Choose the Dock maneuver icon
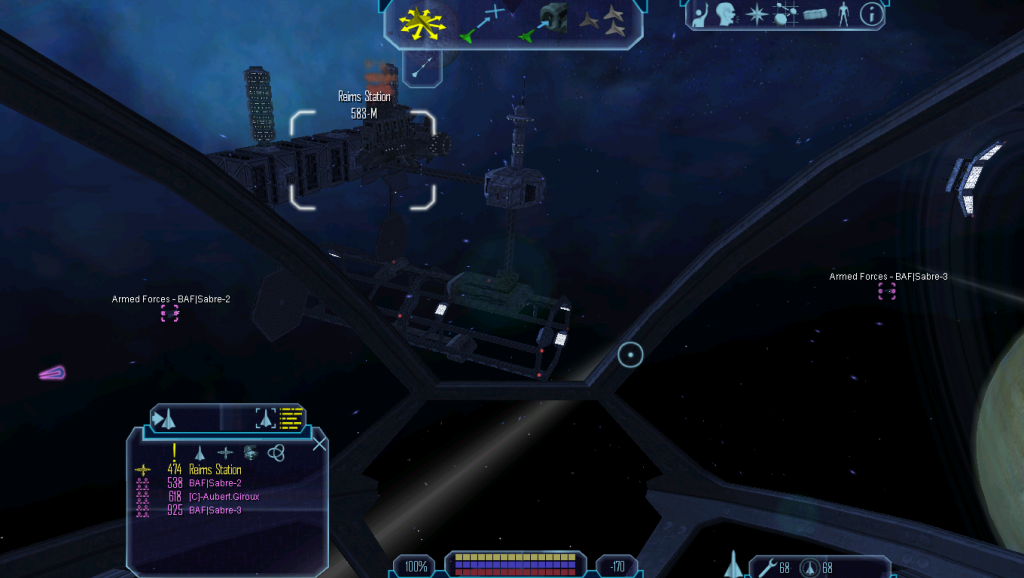This screenshot has height=578, width=1024. pyautogui.click(x=543, y=24)
